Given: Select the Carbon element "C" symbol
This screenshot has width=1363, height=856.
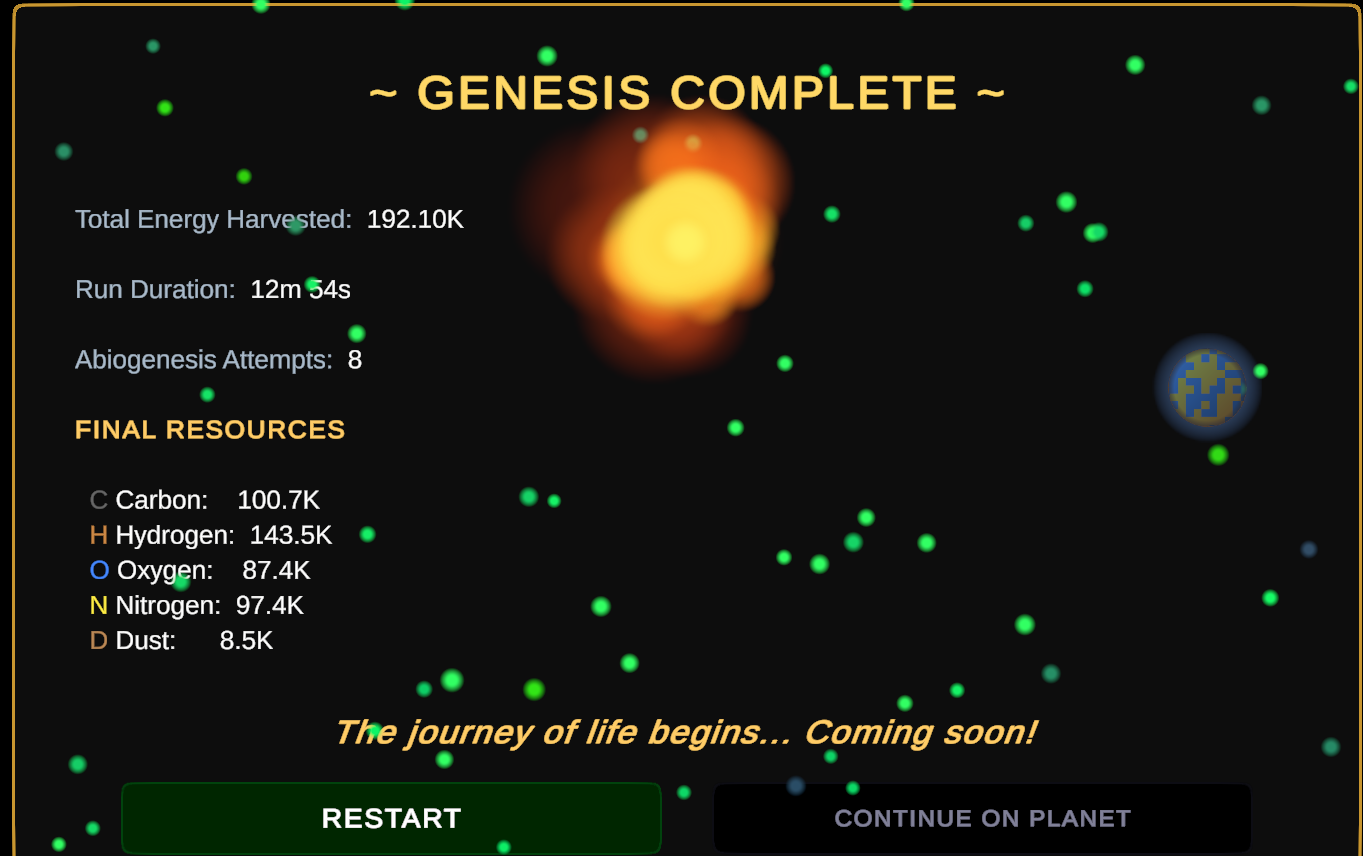Looking at the screenshot, I should click(x=97, y=500).
